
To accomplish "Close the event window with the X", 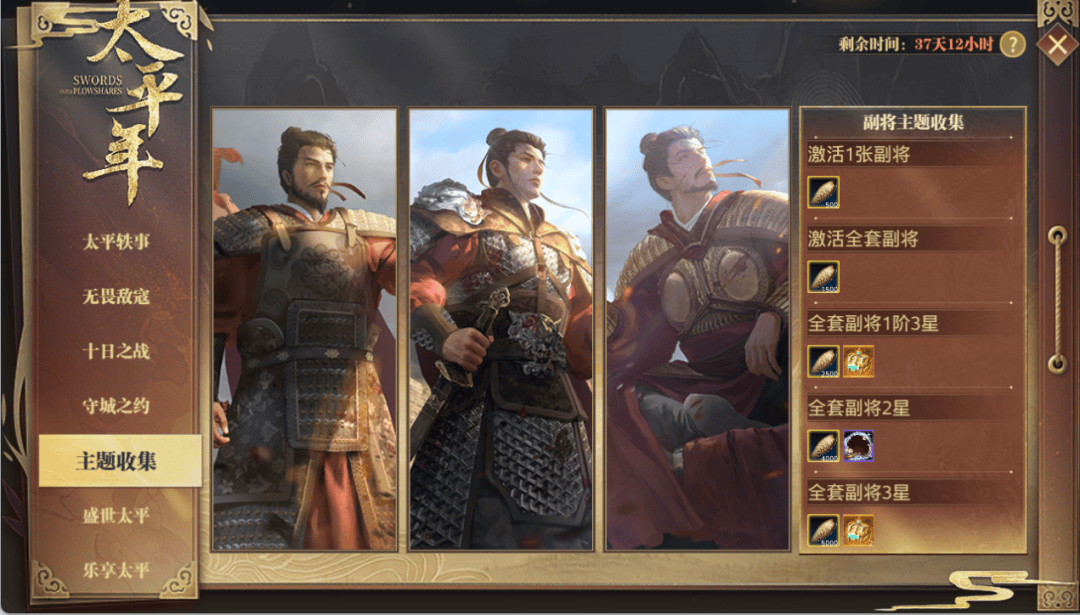I will click(x=1056, y=44).
